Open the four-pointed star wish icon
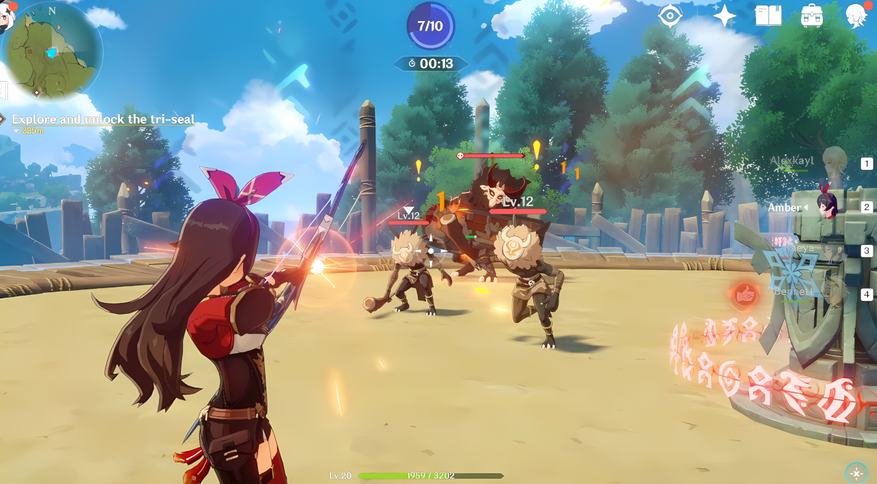This screenshot has width=877, height=484. (x=724, y=16)
